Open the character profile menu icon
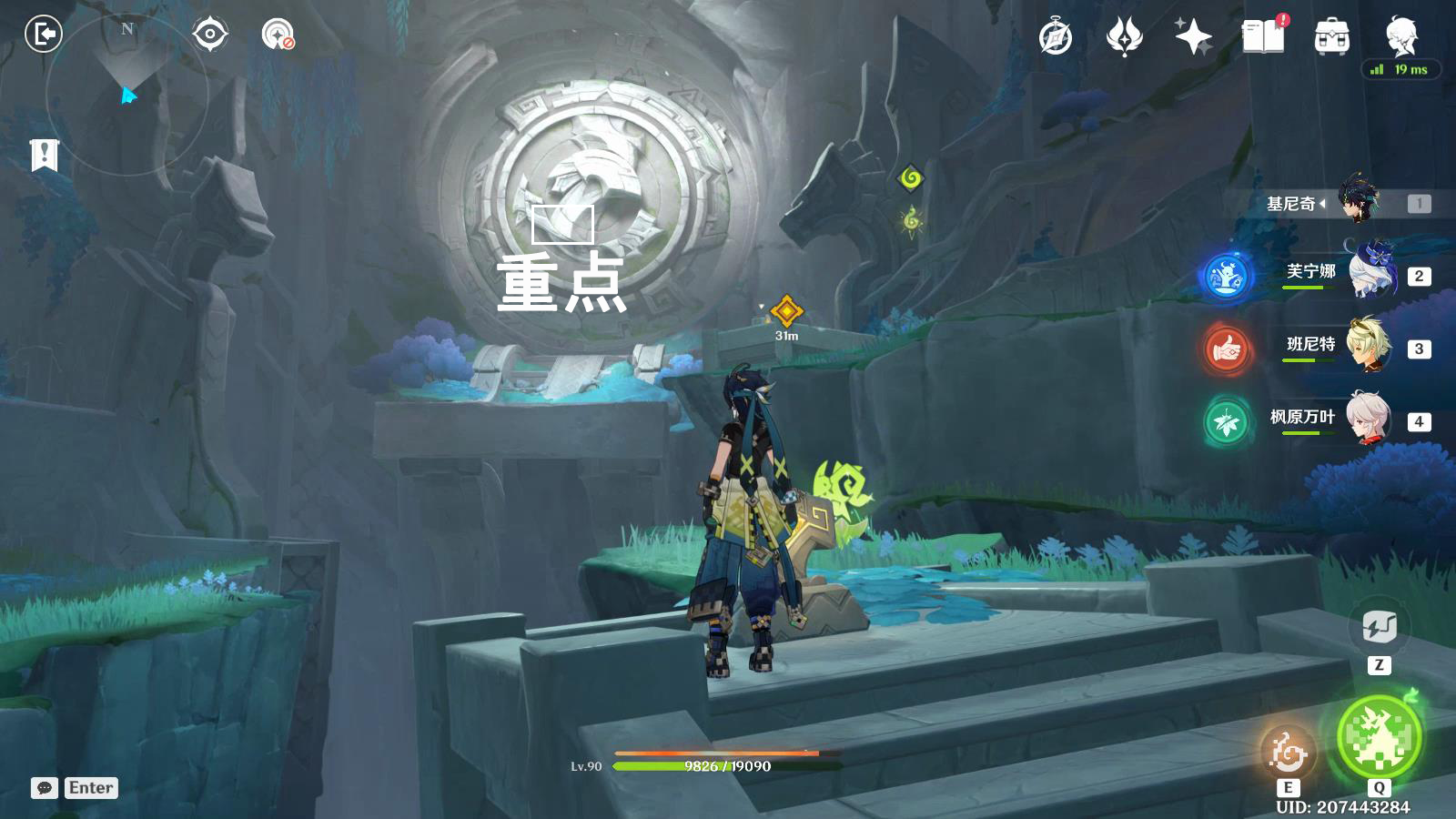 [x=1401, y=36]
